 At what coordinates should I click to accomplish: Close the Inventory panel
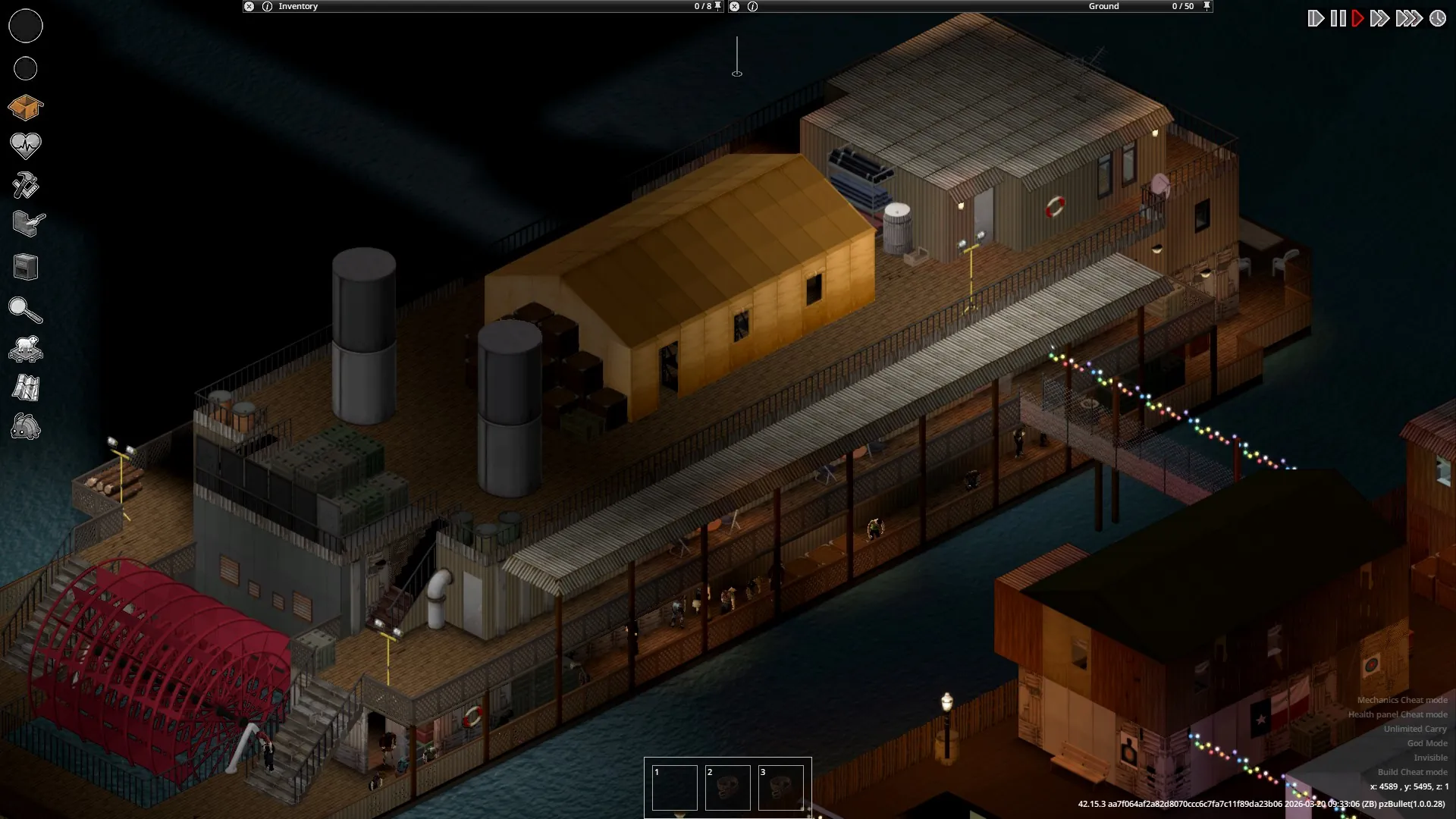click(x=249, y=6)
